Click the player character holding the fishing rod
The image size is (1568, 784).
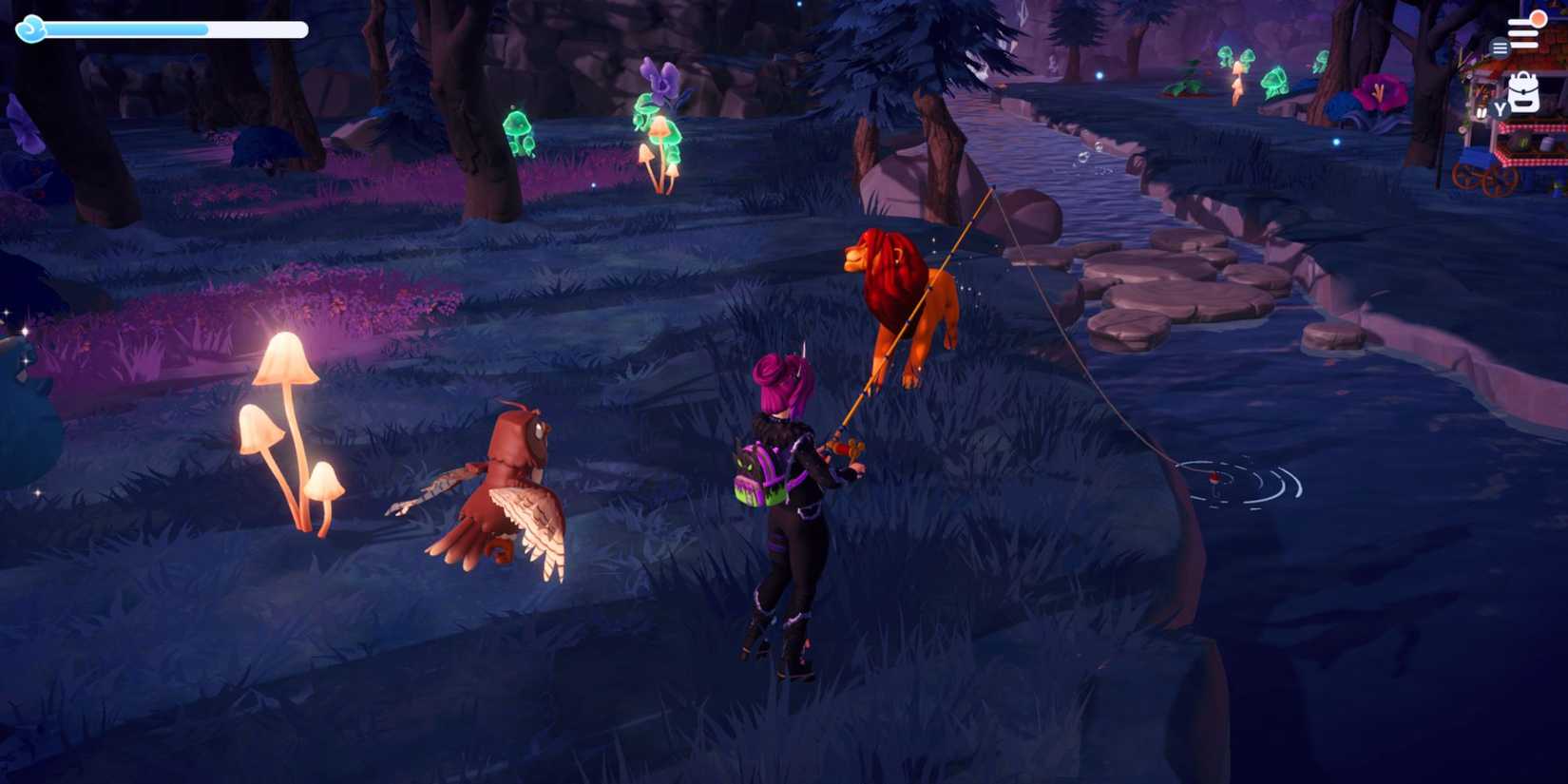pos(789,513)
